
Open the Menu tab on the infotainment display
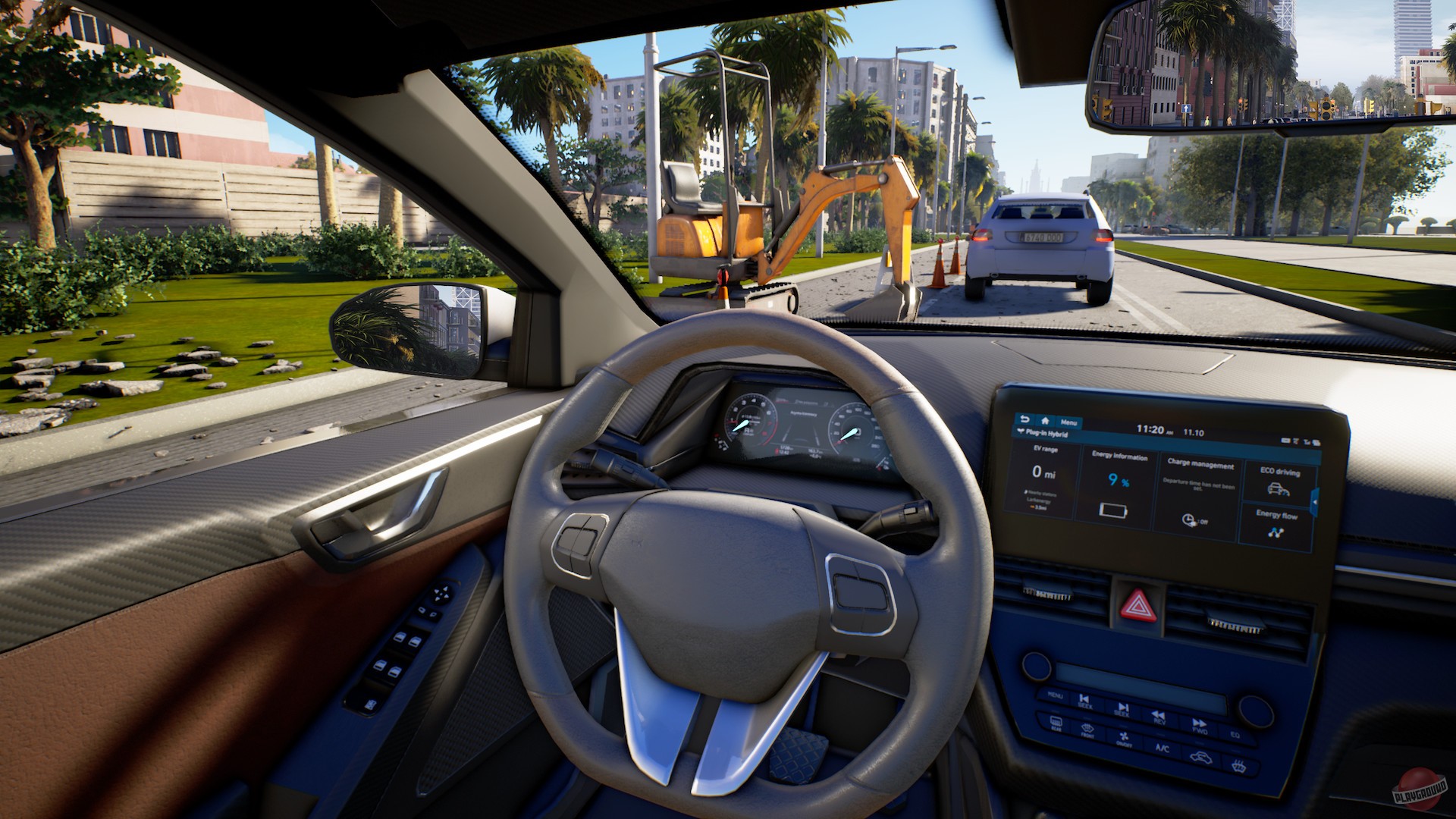tap(1068, 423)
